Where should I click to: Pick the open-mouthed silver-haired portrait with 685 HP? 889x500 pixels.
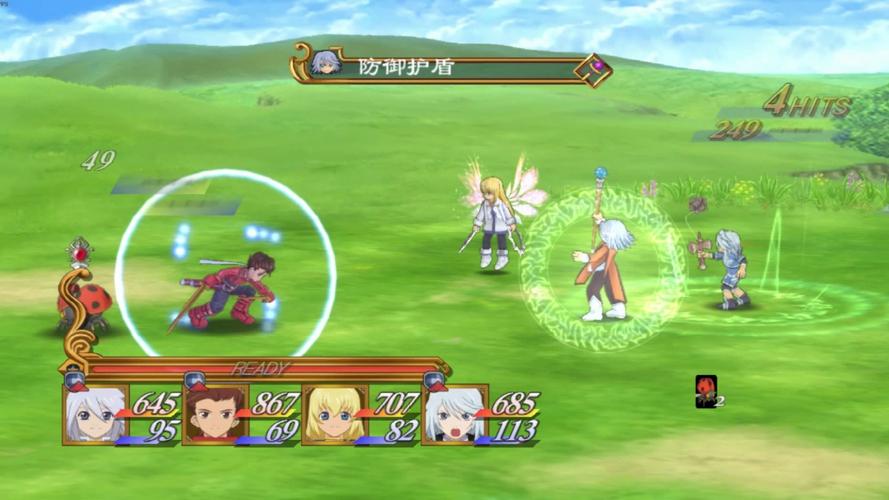click(x=453, y=414)
